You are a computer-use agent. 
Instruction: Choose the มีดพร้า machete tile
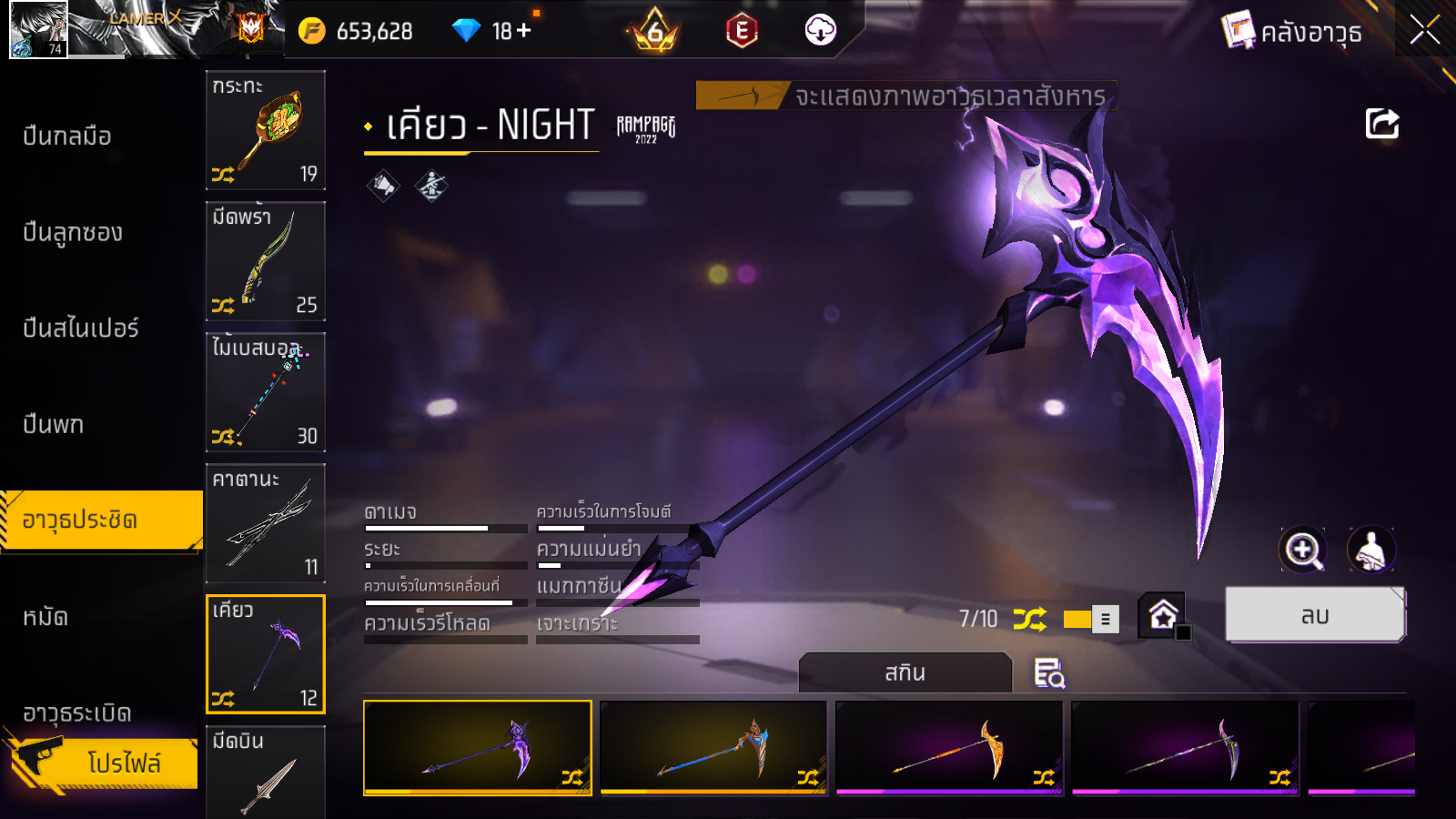pos(266,261)
